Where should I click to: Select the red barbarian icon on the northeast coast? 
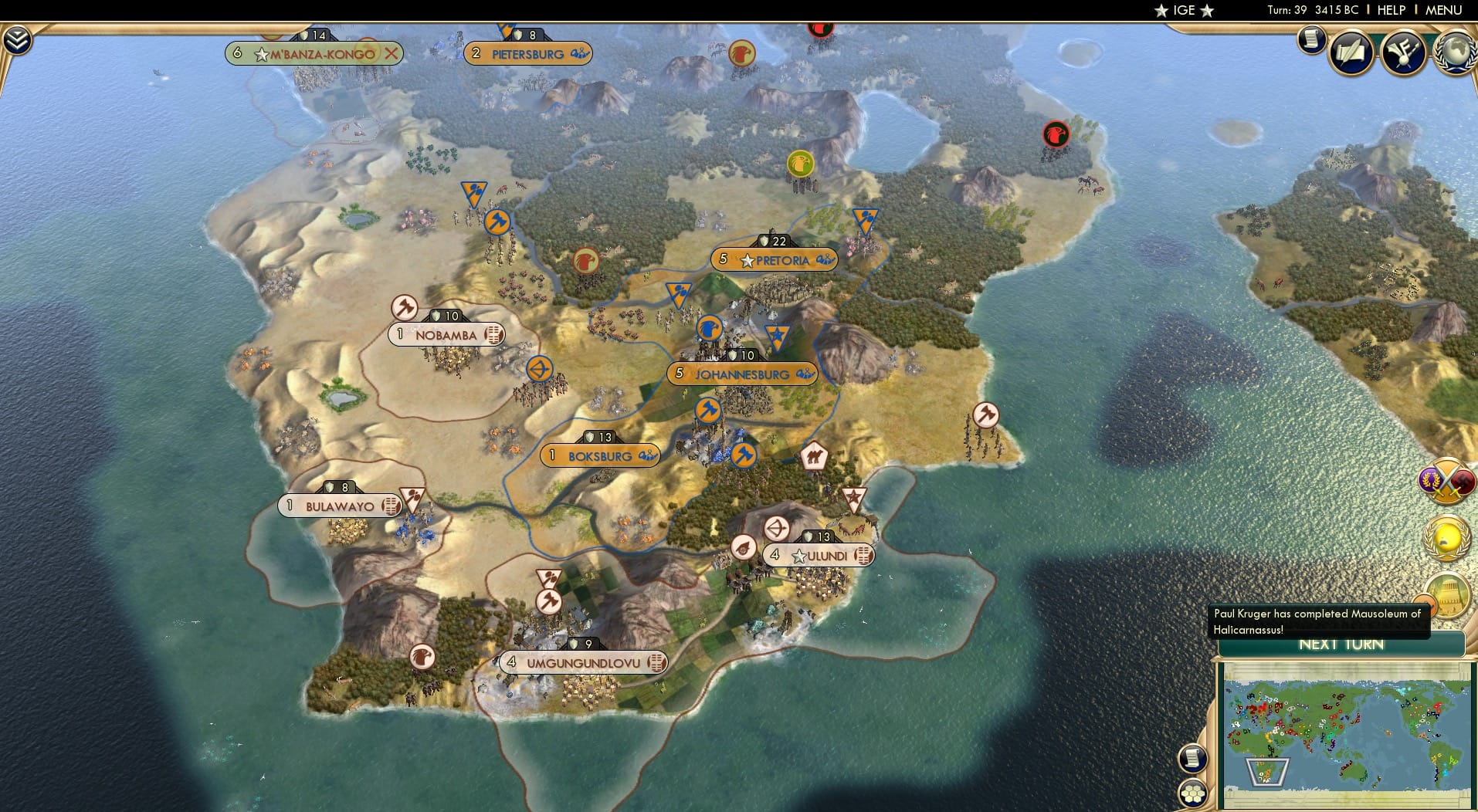[1055, 134]
